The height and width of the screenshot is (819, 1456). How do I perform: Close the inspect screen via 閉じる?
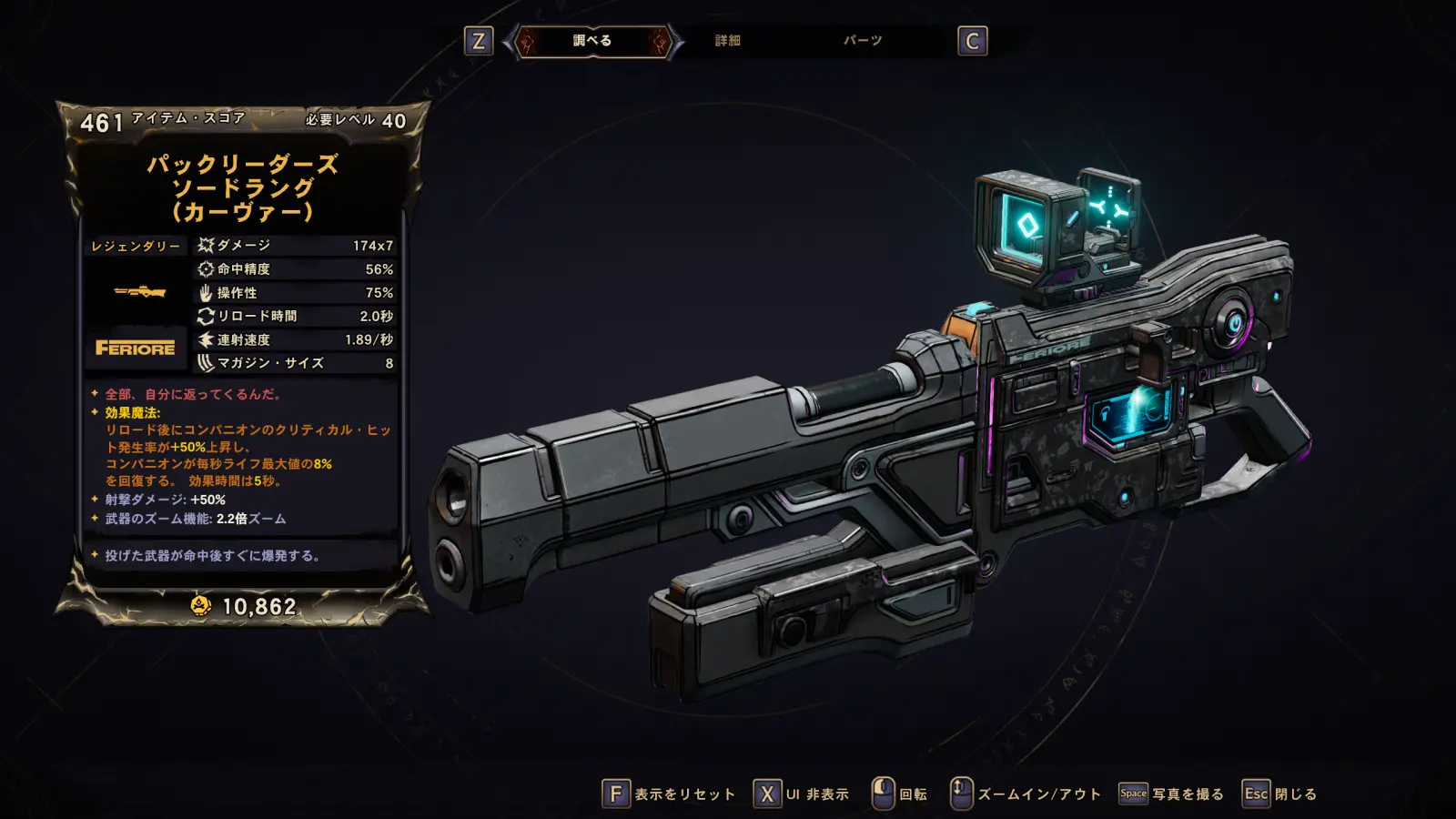tap(1280, 794)
